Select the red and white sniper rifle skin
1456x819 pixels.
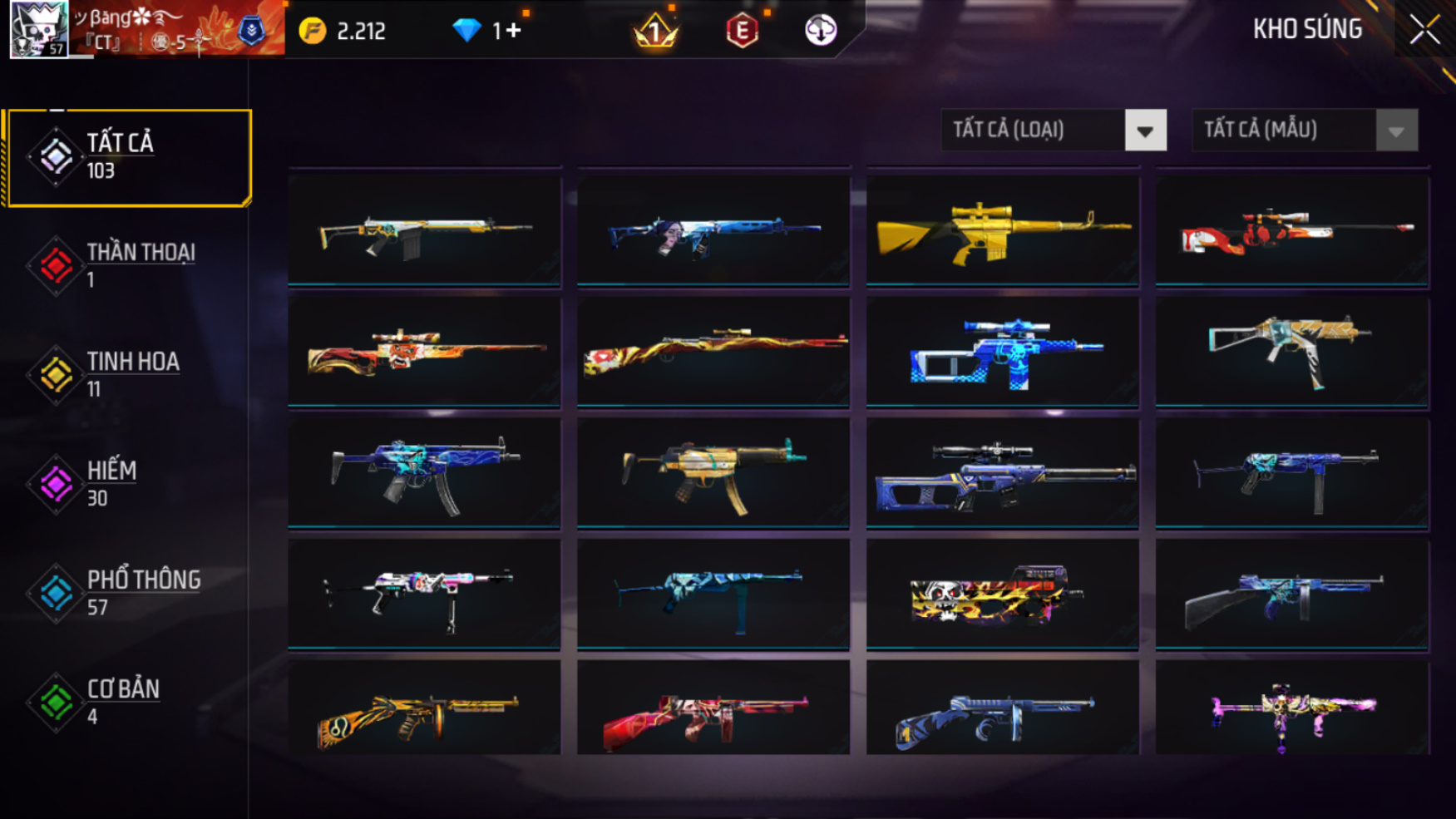[x=1291, y=230]
